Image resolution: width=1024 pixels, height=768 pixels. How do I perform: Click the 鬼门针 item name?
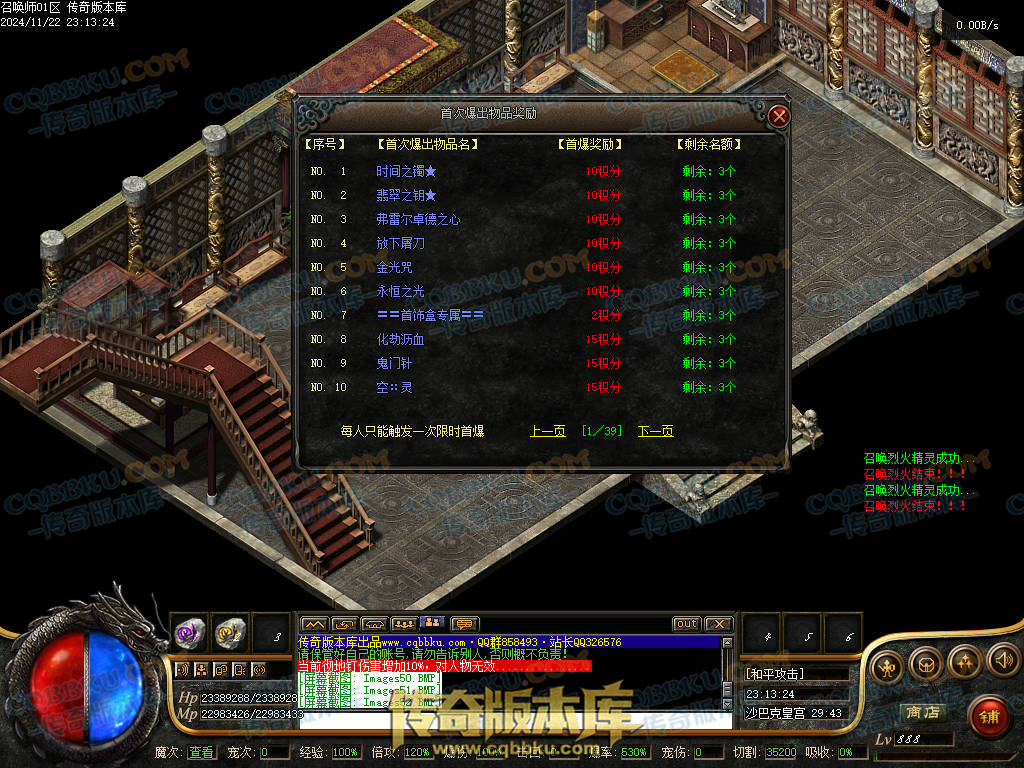coord(394,363)
